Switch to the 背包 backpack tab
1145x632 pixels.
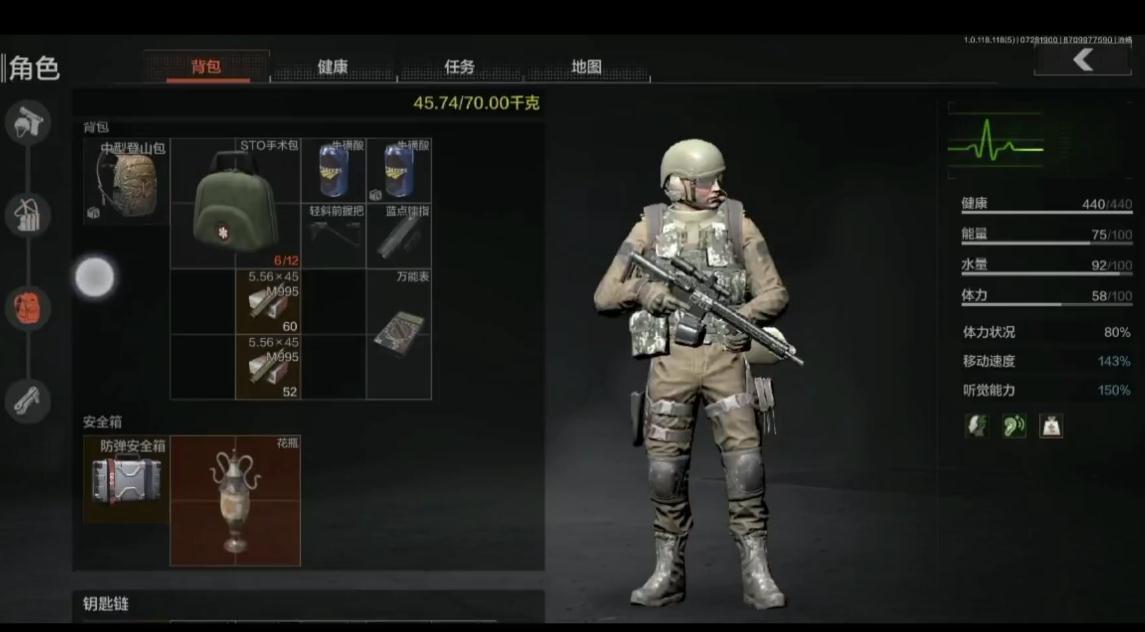point(206,67)
